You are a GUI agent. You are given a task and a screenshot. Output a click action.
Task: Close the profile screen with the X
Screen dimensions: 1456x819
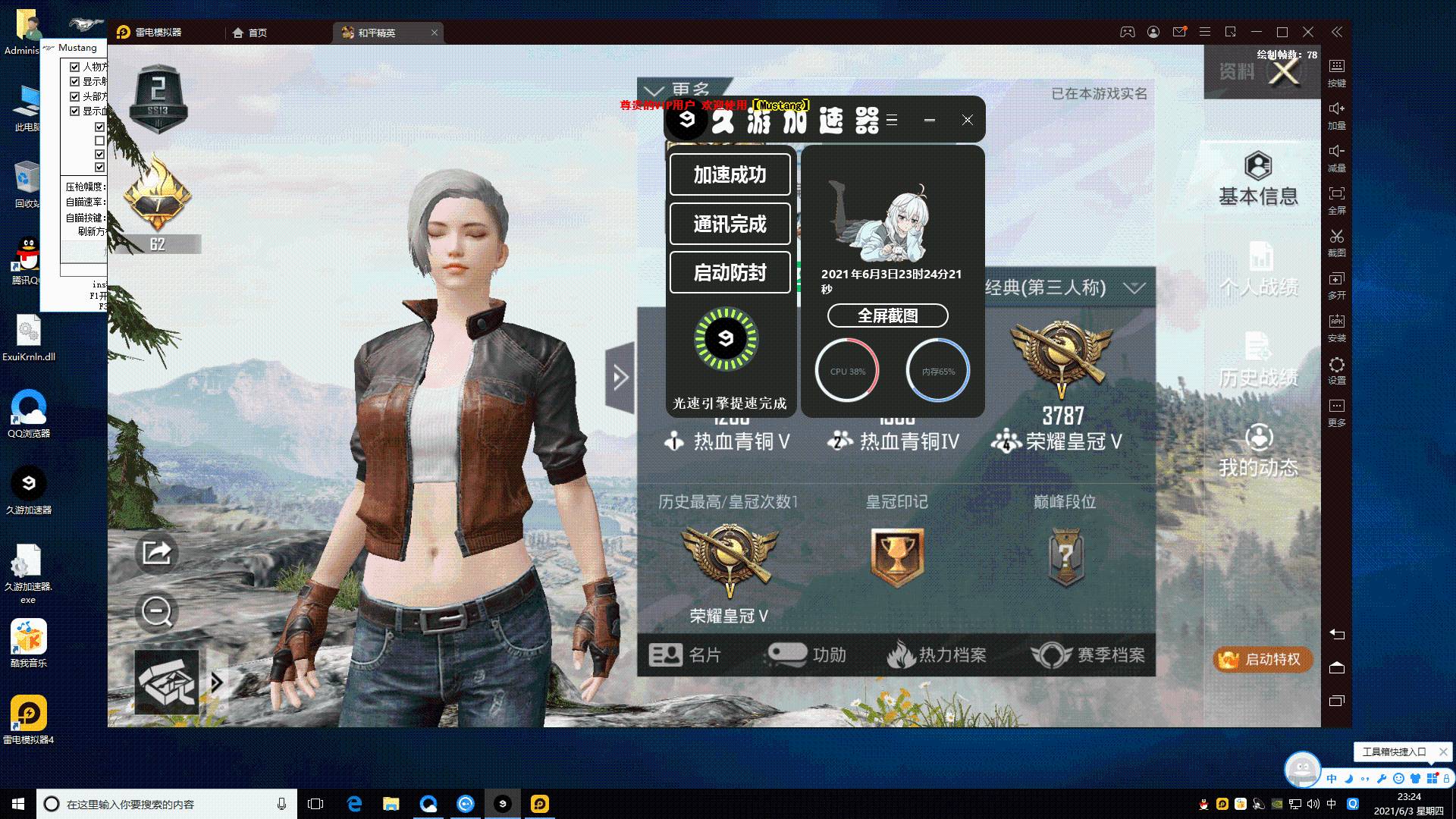click(1284, 73)
